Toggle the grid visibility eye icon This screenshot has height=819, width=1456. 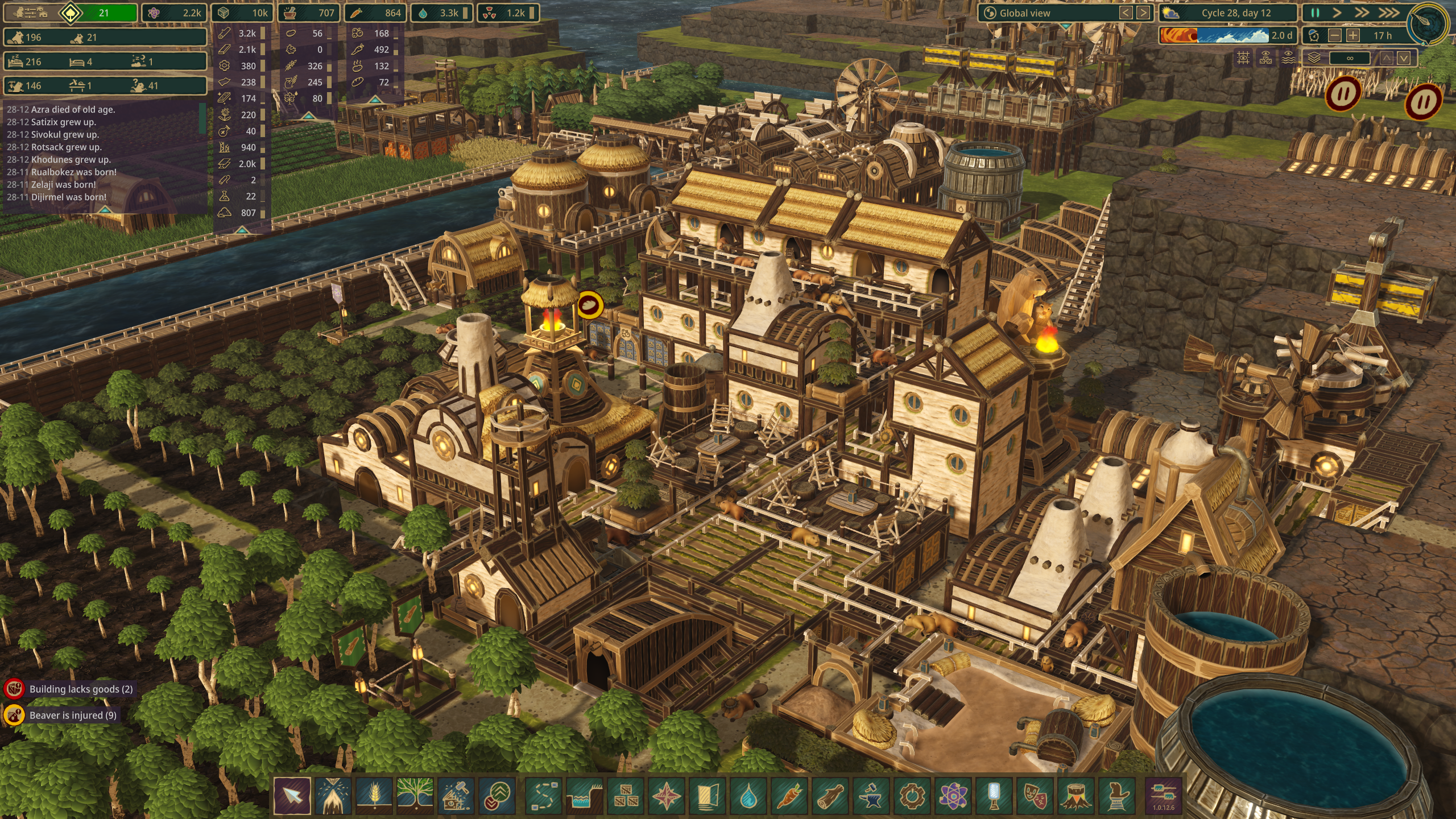(x=1243, y=58)
